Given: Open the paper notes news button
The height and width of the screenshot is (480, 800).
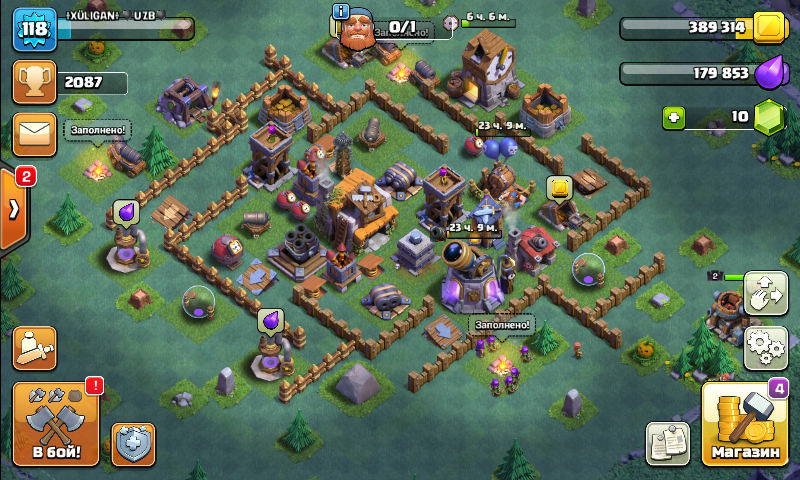Looking at the screenshot, I should (668, 443).
